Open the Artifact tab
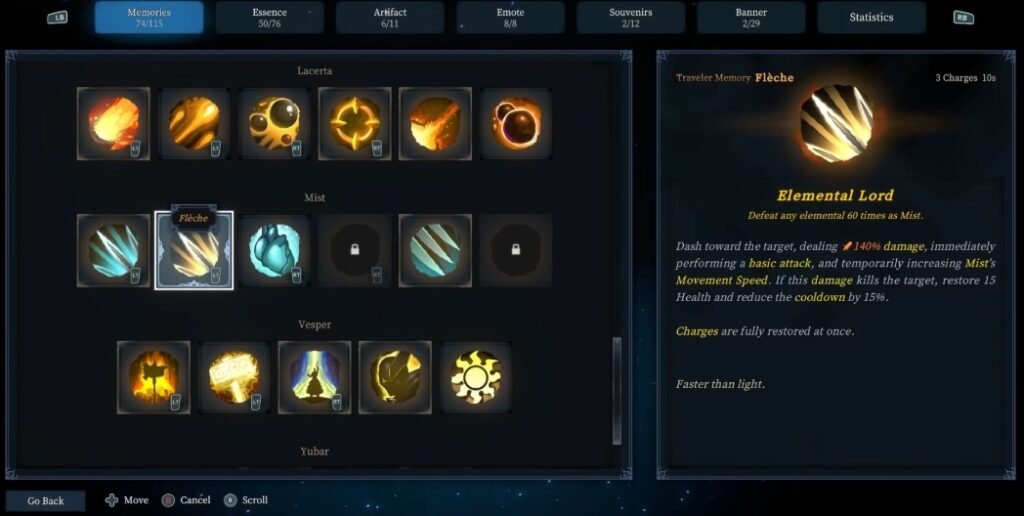The height and width of the screenshot is (516, 1024). click(x=389, y=17)
